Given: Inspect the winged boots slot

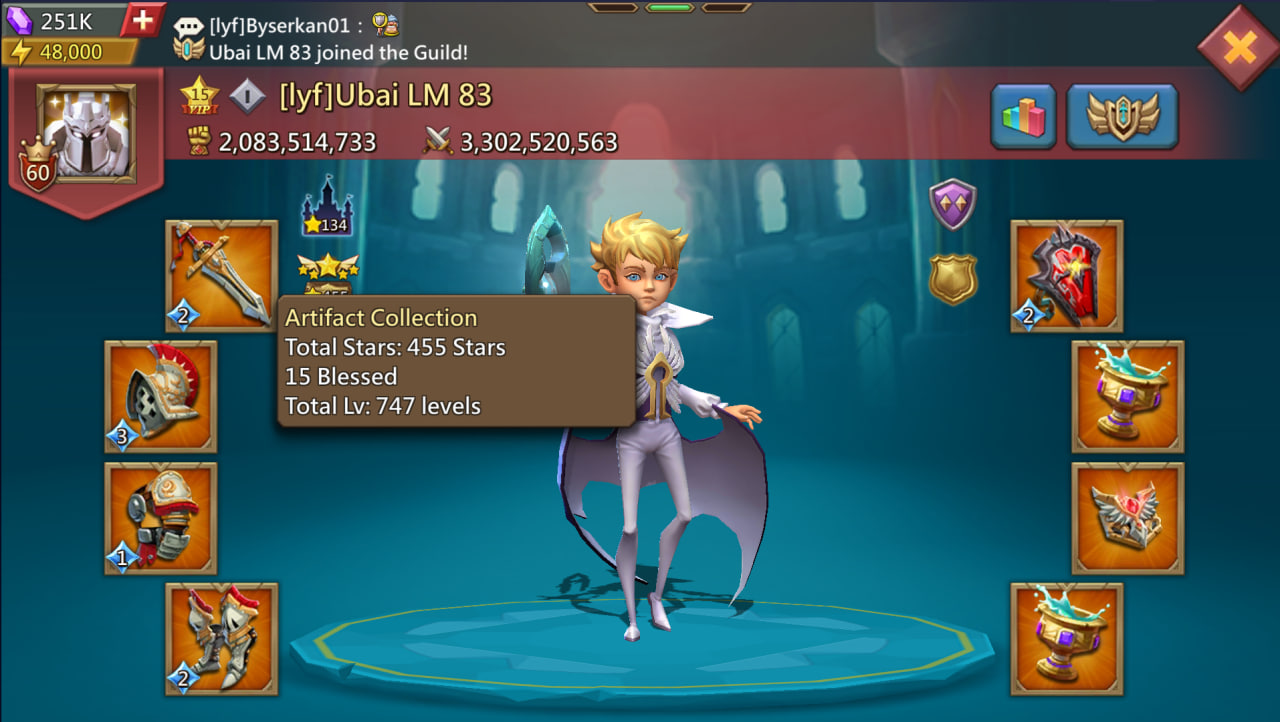Looking at the screenshot, I should coord(221,639).
